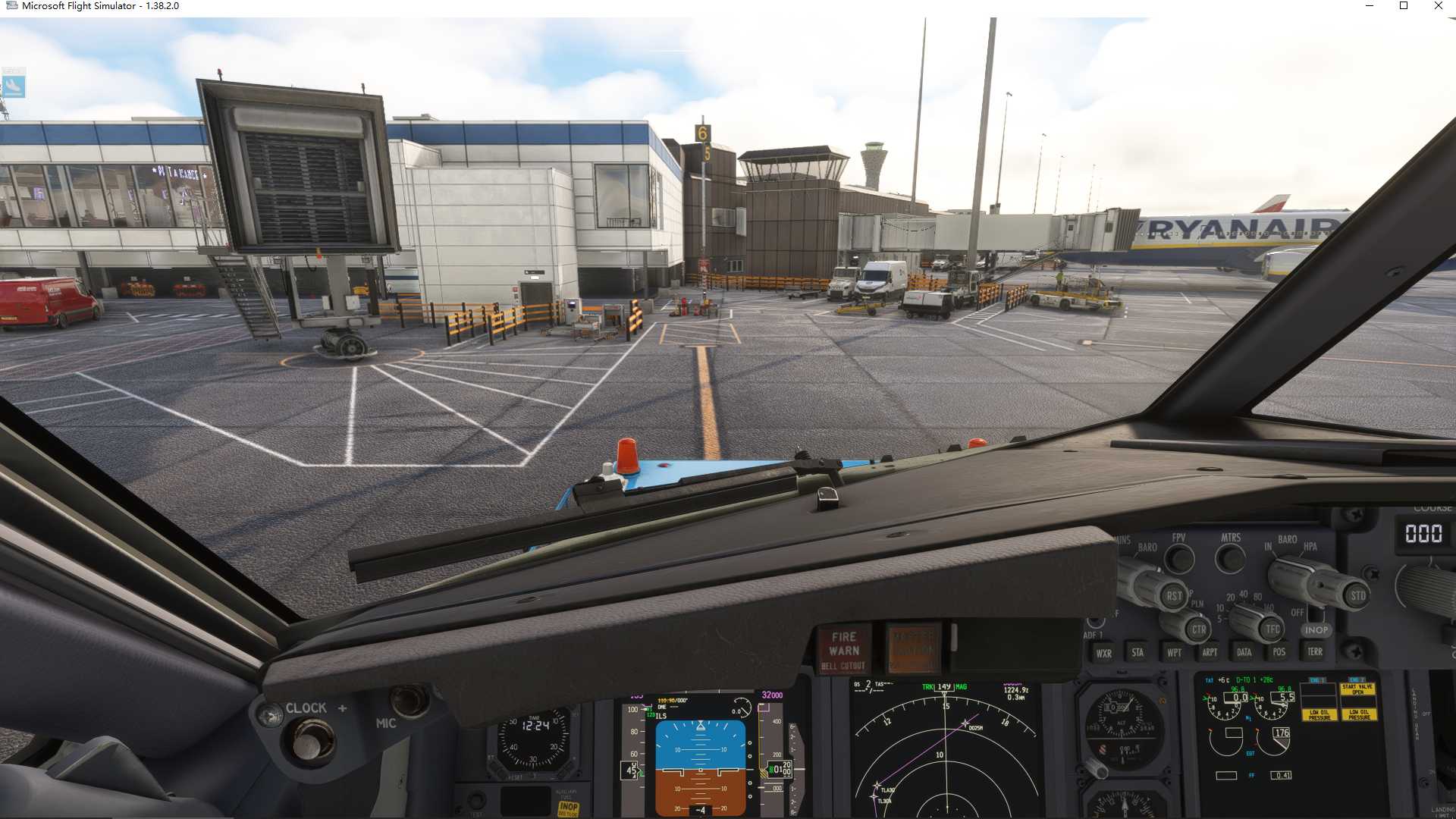Toggle the WPT waypoints map button
1456x819 pixels.
pyautogui.click(x=1174, y=652)
